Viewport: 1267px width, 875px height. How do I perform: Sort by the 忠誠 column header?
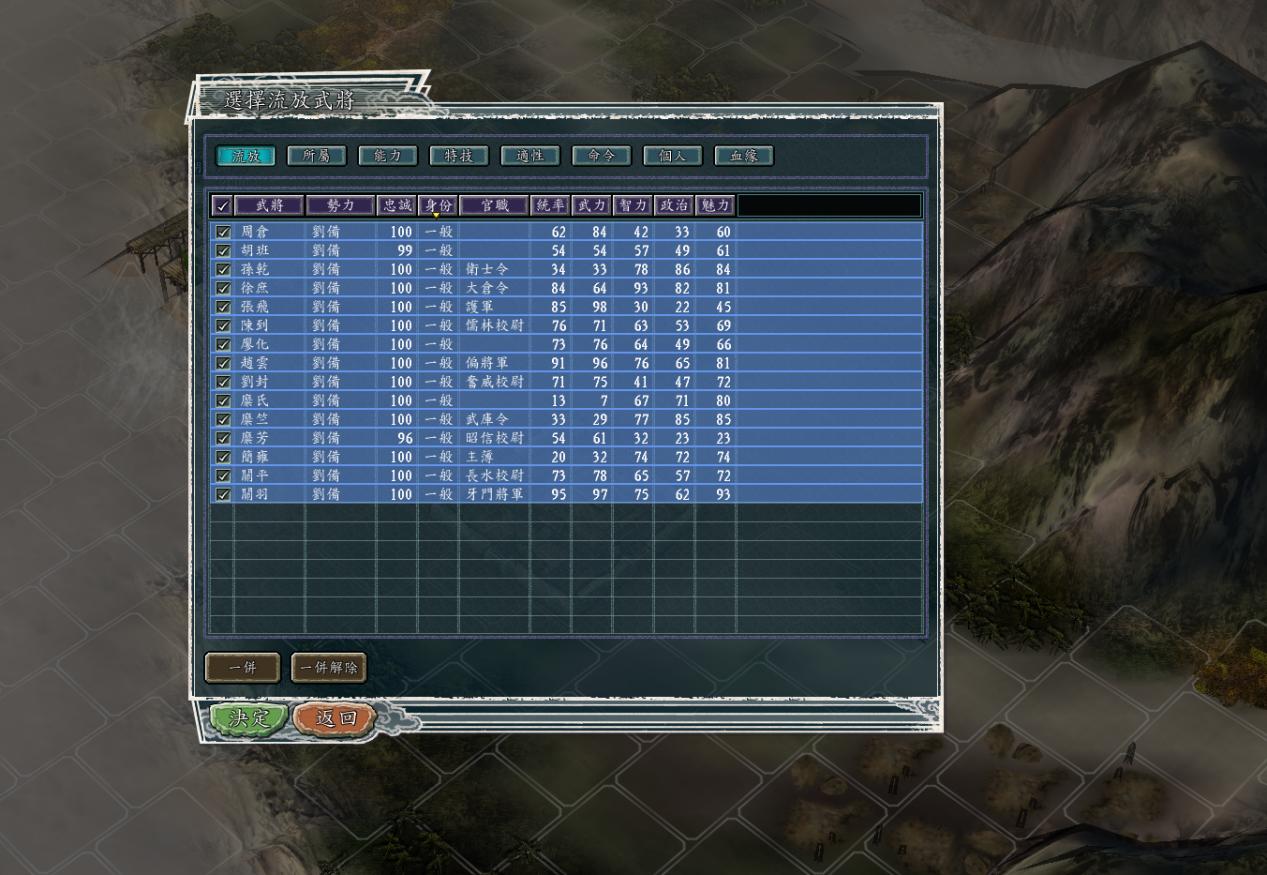click(x=396, y=206)
